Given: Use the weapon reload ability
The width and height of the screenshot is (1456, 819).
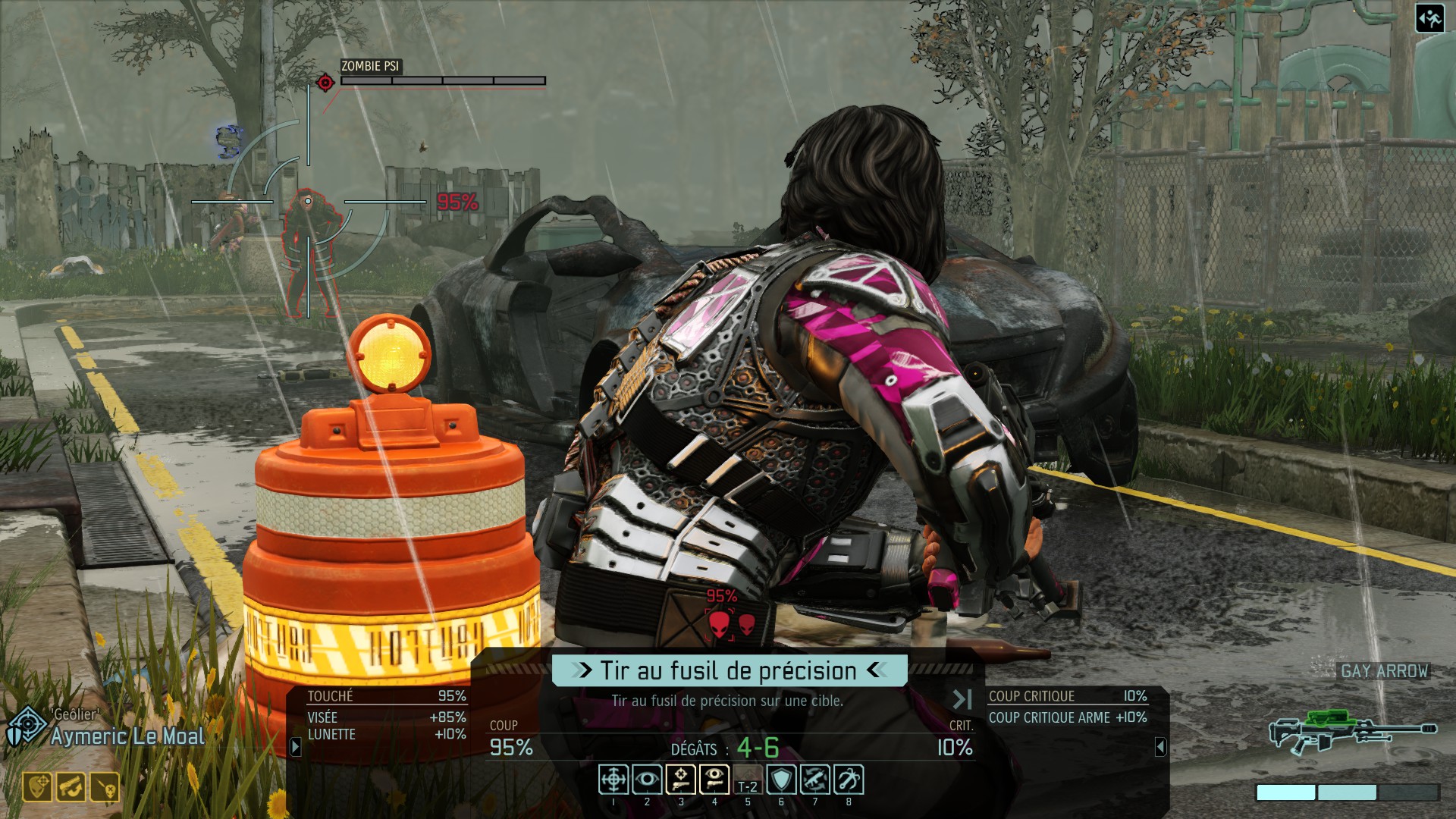Looking at the screenshot, I should coord(814,780).
